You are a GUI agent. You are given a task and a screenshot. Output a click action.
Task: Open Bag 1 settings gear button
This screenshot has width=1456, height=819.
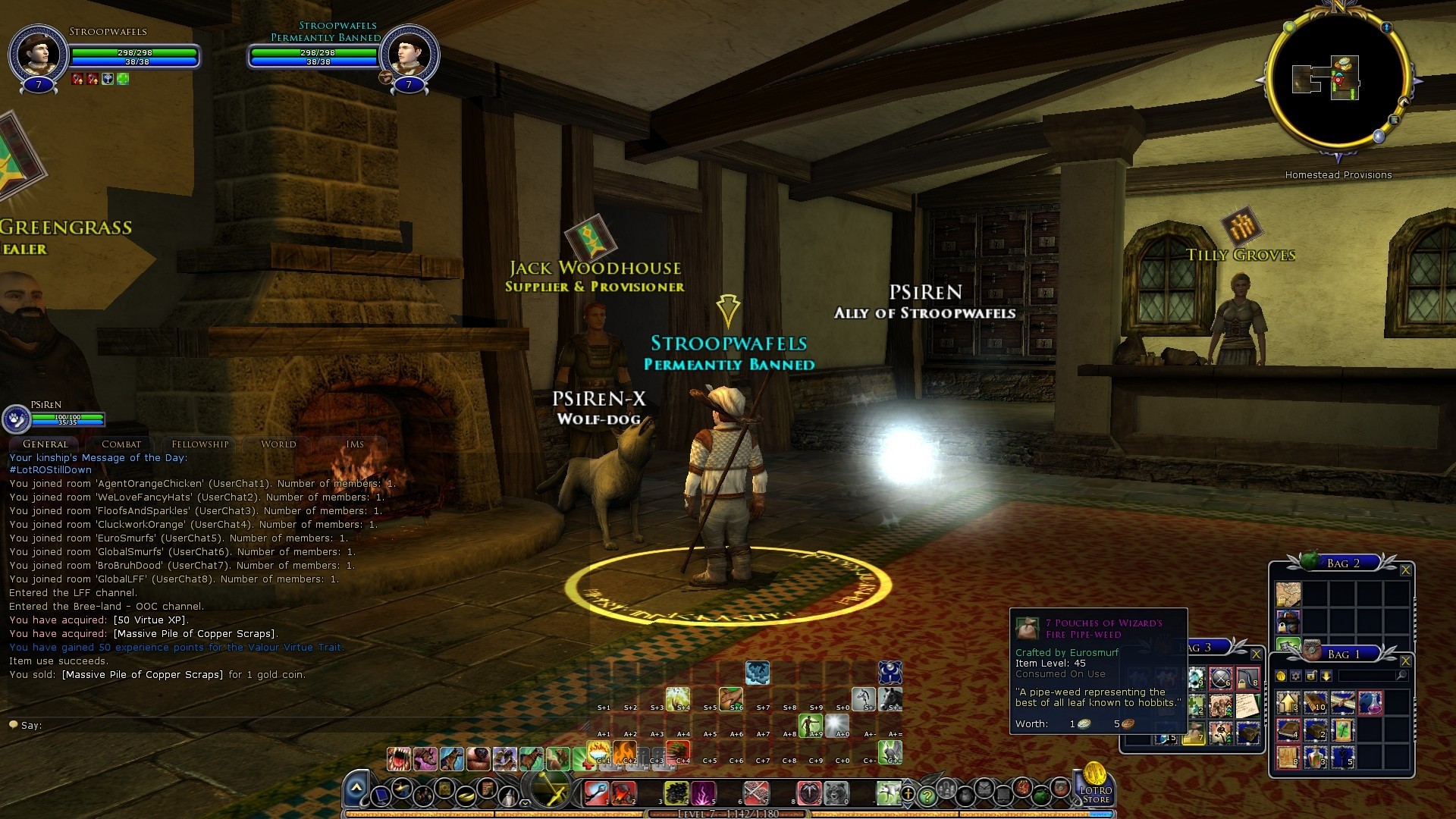tap(1296, 676)
